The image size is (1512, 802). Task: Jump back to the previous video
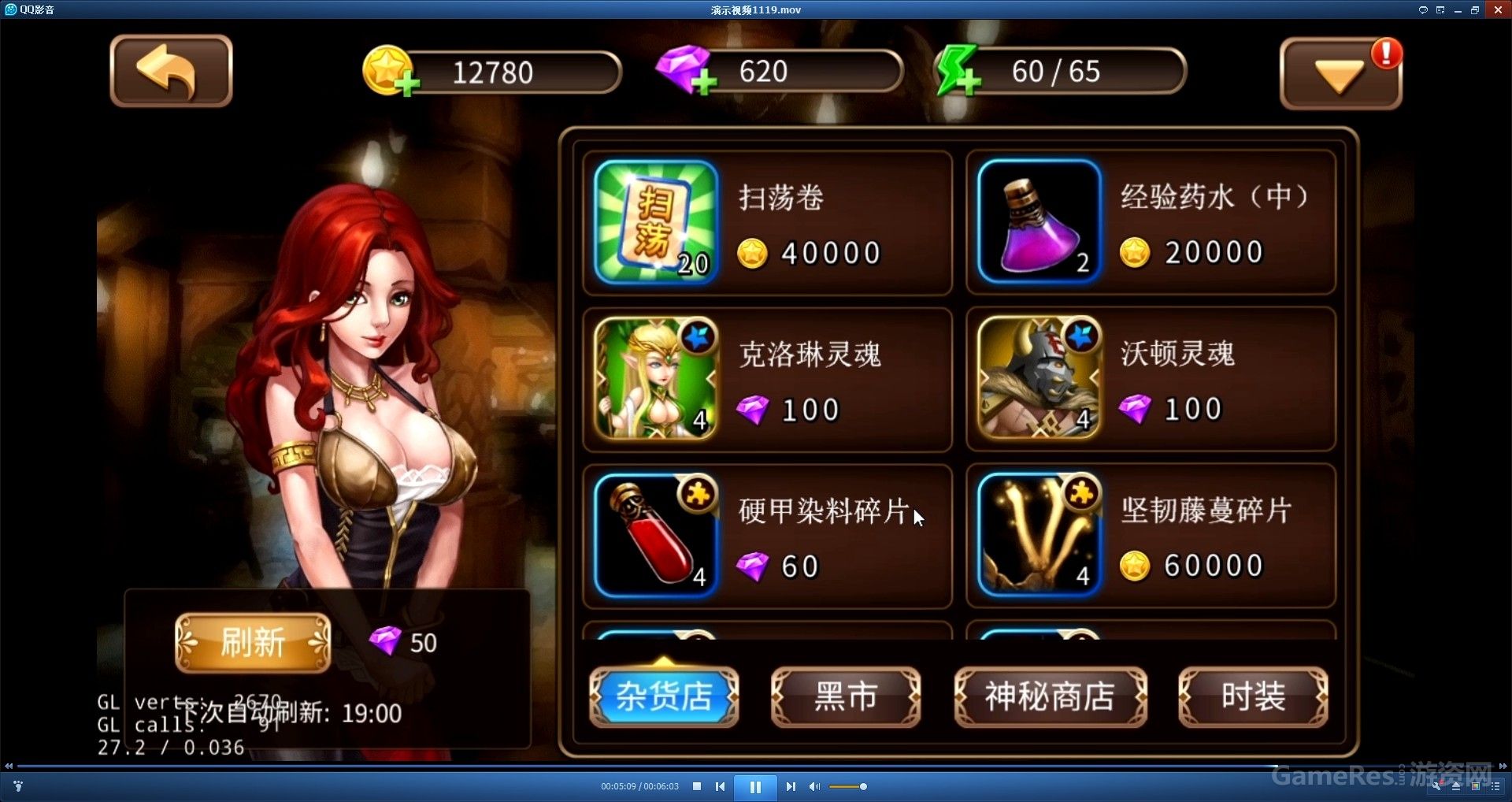click(x=721, y=786)
